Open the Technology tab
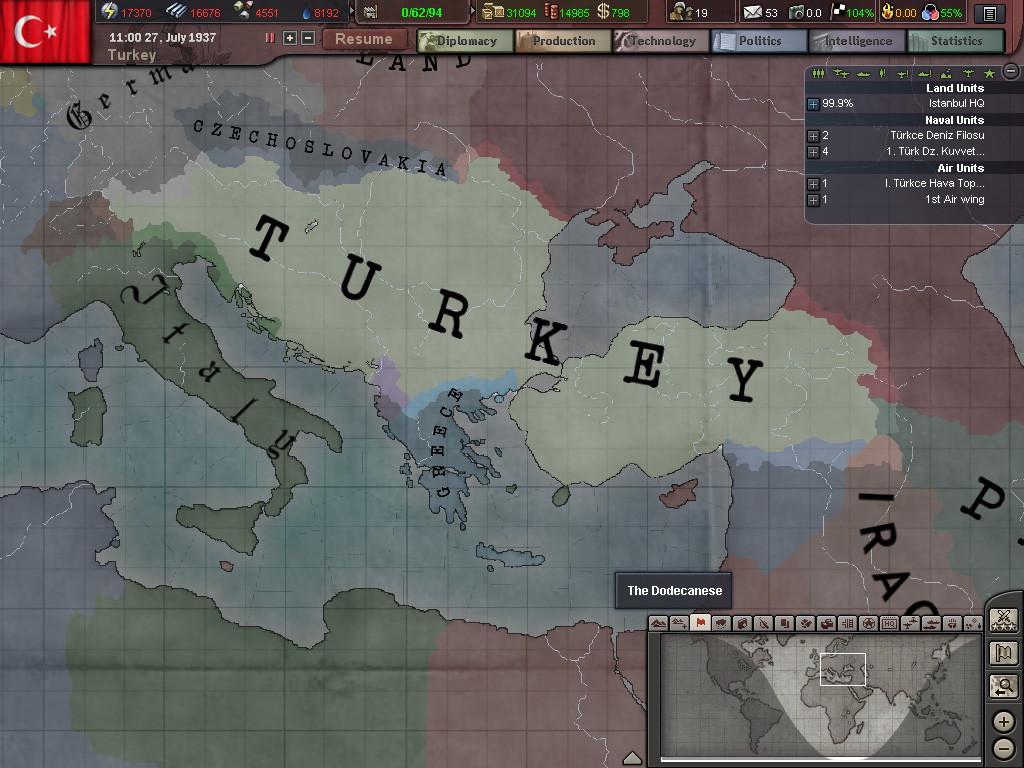Screen dimensions: 1024x768 [661, 41]
